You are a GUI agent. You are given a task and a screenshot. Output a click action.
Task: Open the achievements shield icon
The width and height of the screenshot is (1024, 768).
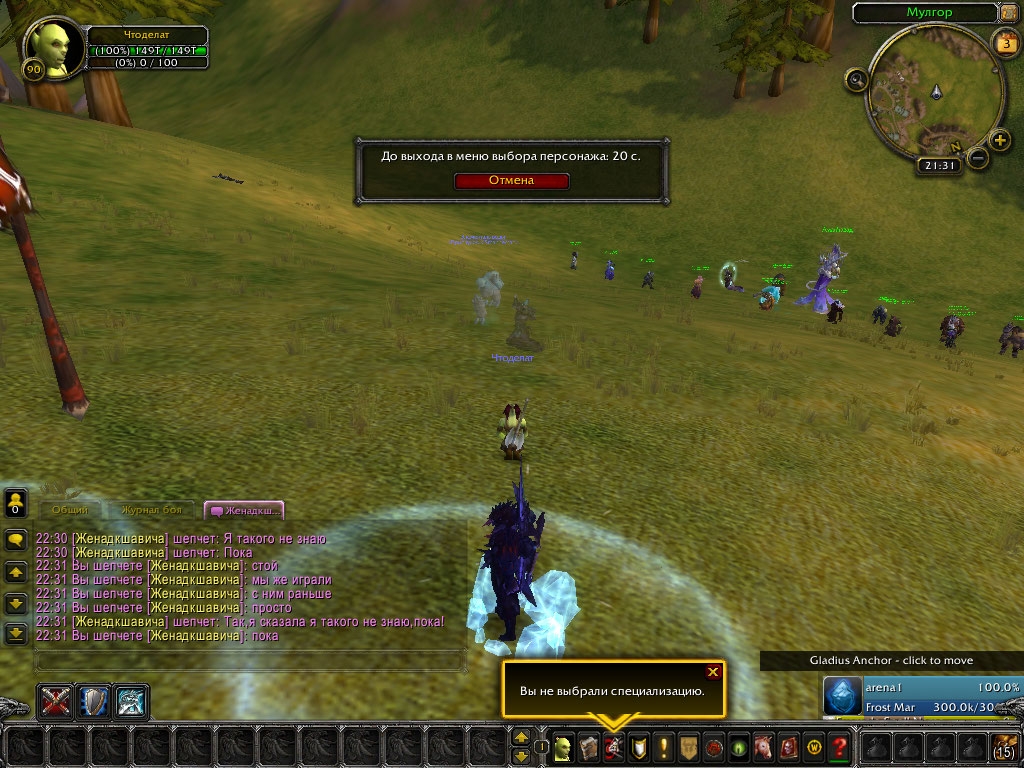coord(639,746)
